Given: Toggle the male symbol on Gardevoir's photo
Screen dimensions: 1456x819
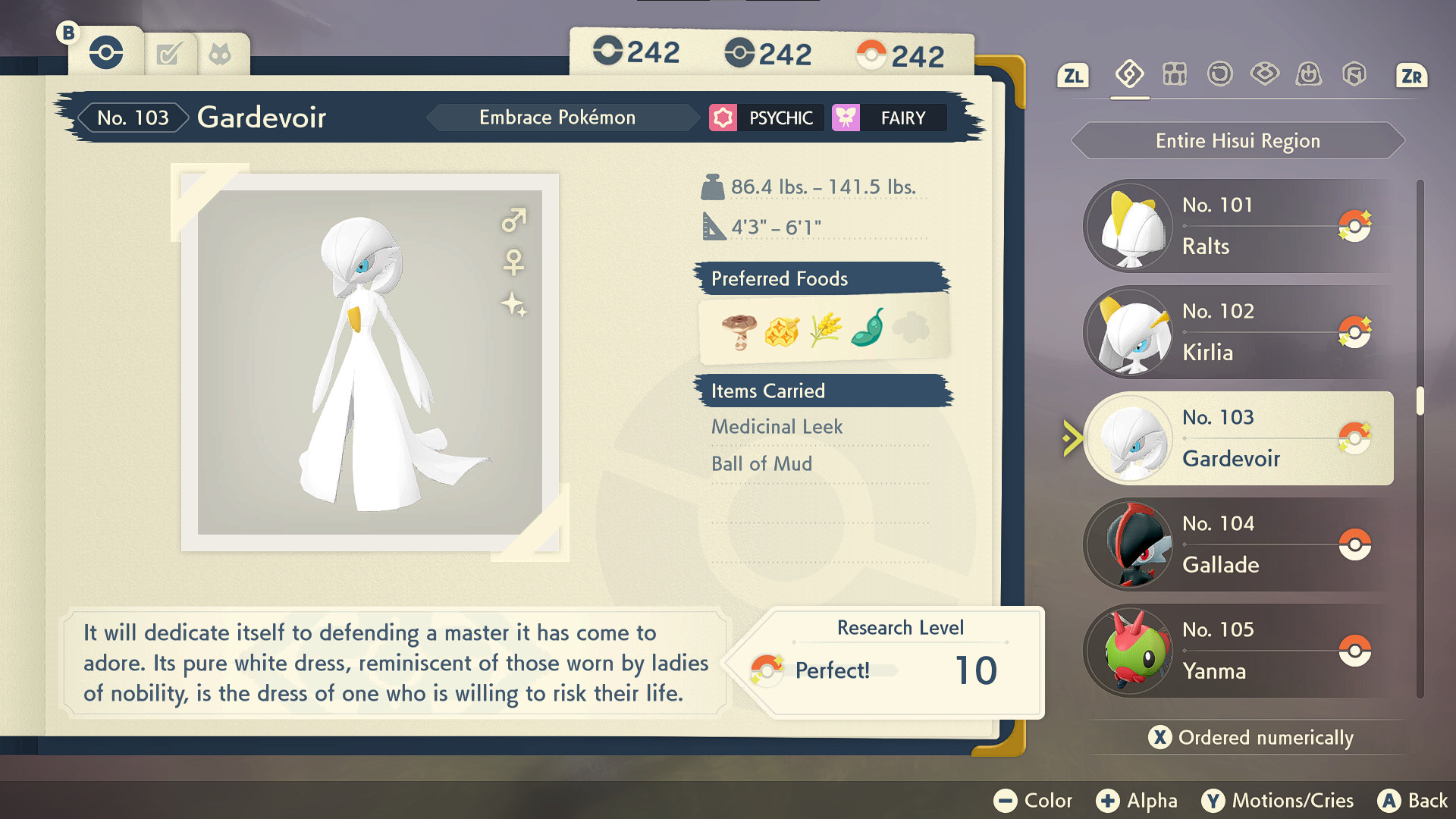Looking at the screenshot, I should [x=512, y=221].
